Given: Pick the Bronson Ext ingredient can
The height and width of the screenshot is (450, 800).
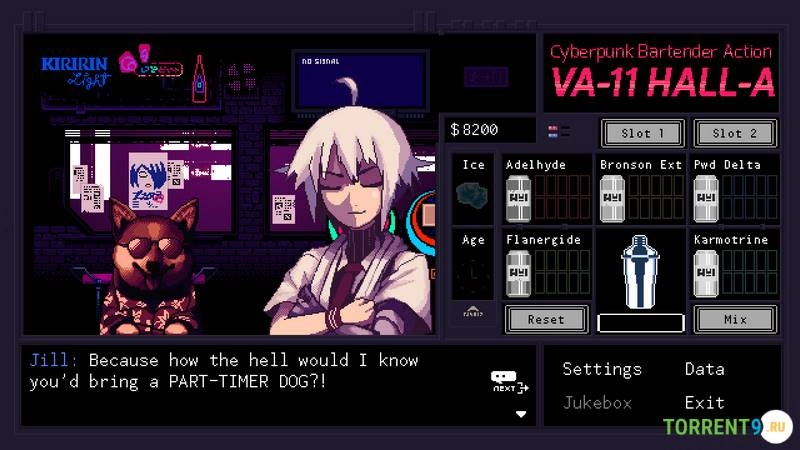Looking at the screenshot, I should 612,197.
